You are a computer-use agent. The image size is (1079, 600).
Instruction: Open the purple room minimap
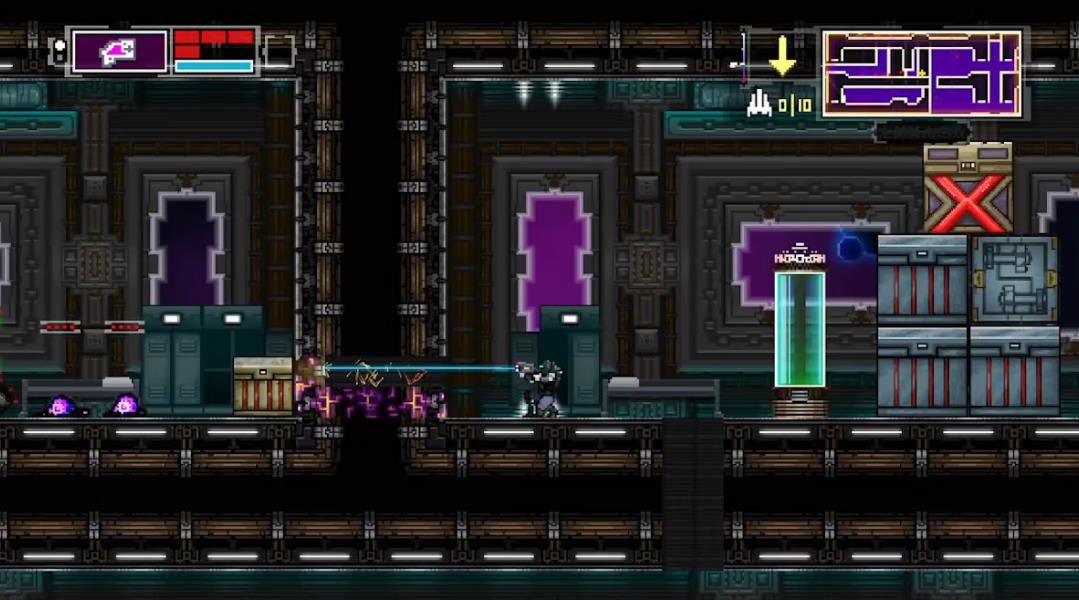[921, 72]
